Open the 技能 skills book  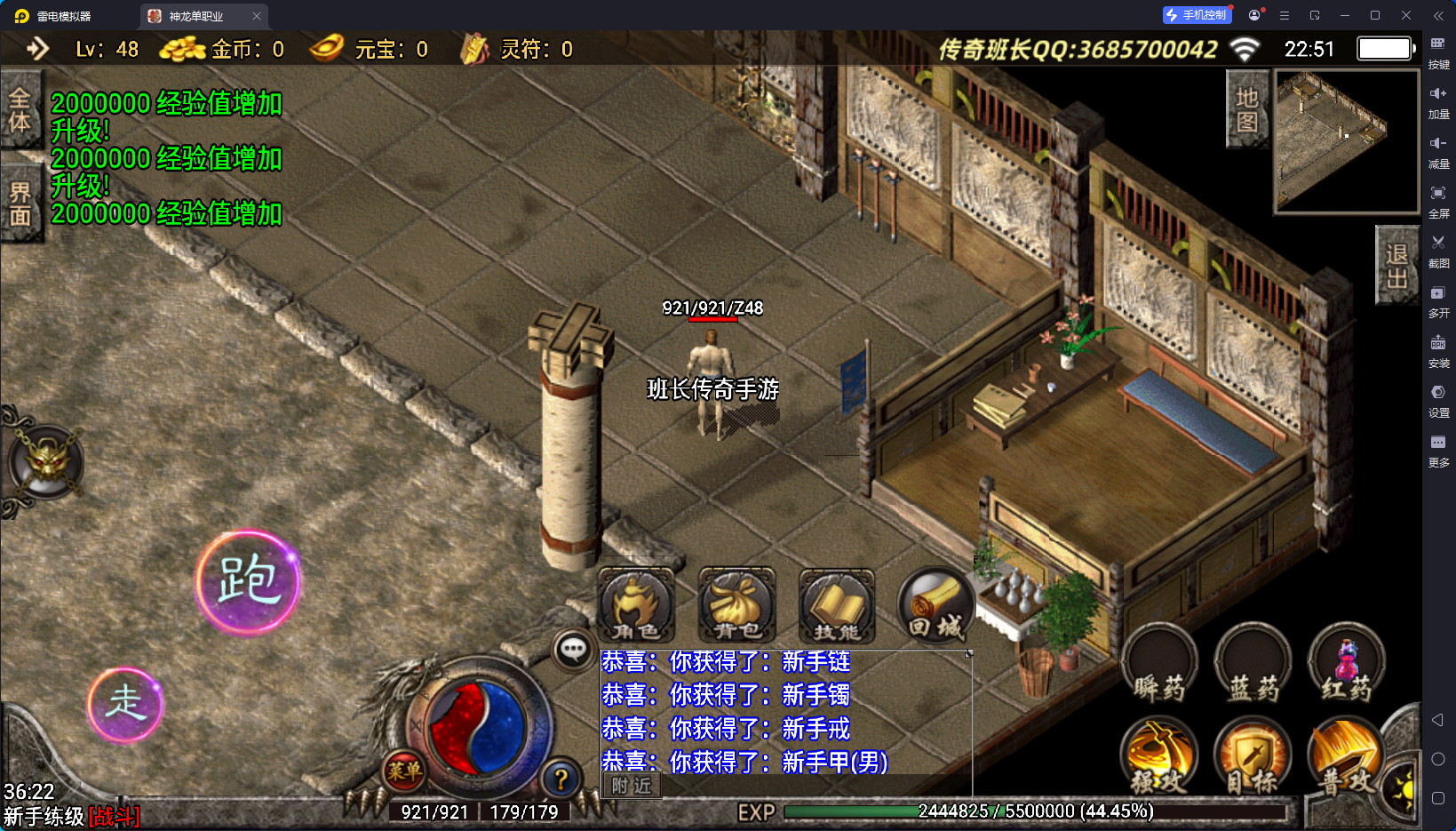pos(837,606)
